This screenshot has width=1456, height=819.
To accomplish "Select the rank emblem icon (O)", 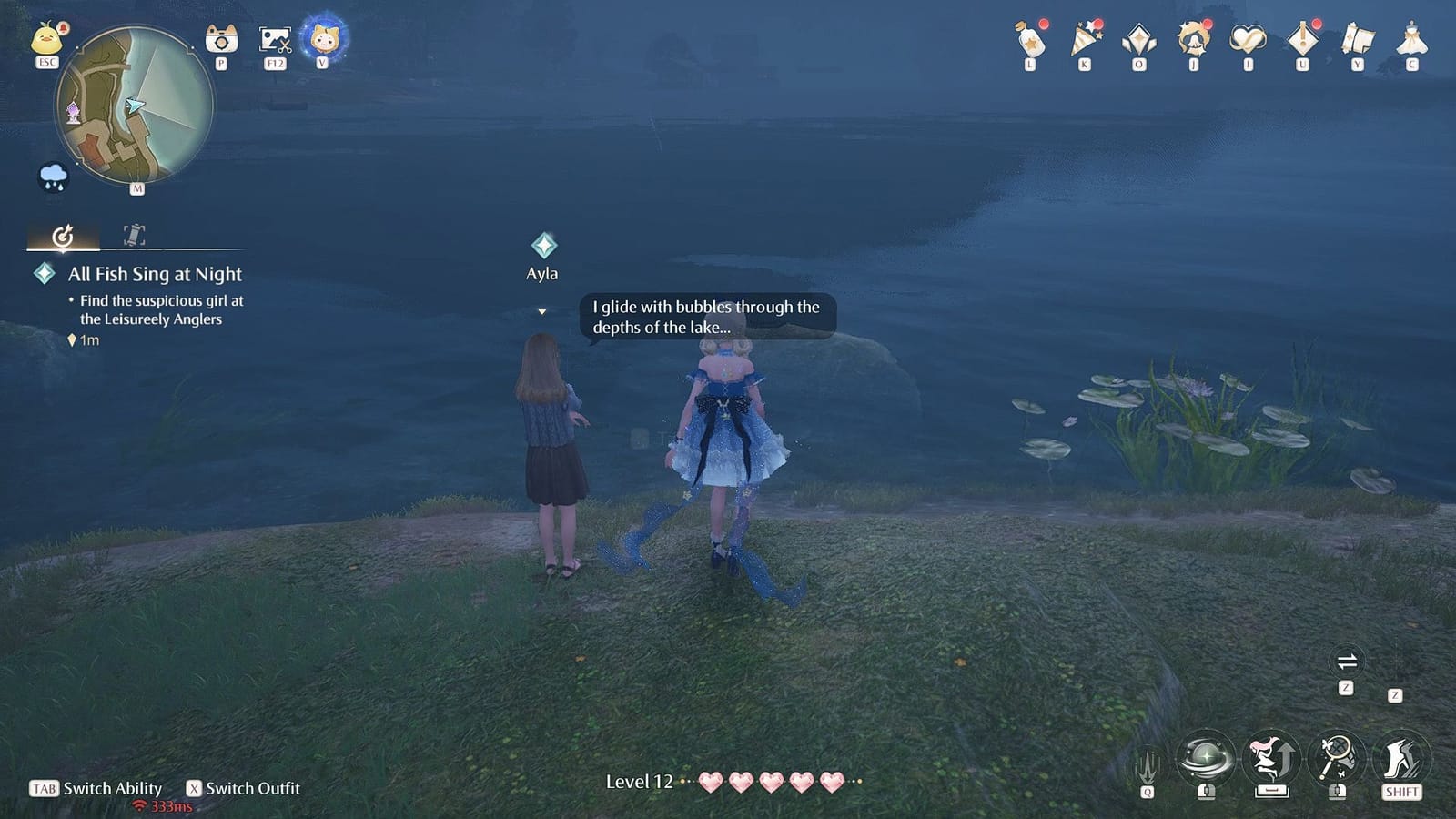I will (1137, 41).
